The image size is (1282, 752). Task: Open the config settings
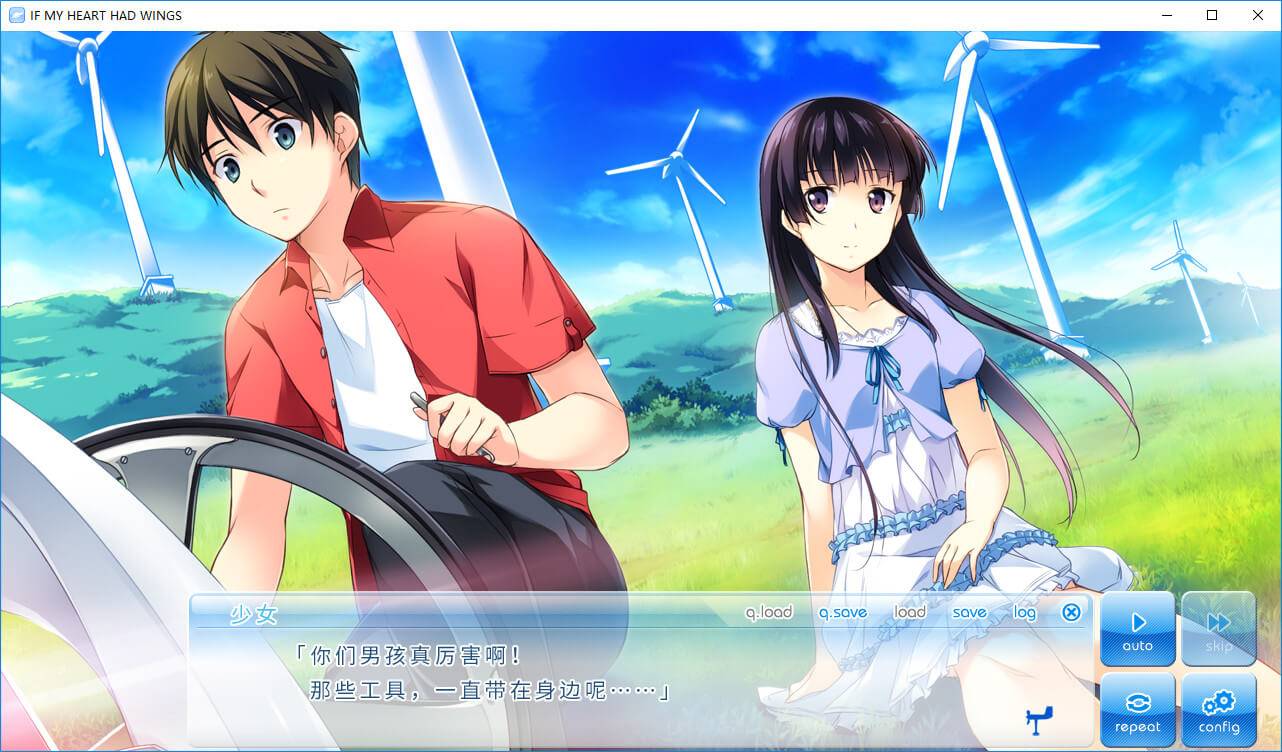click(x=1219, y=710)
